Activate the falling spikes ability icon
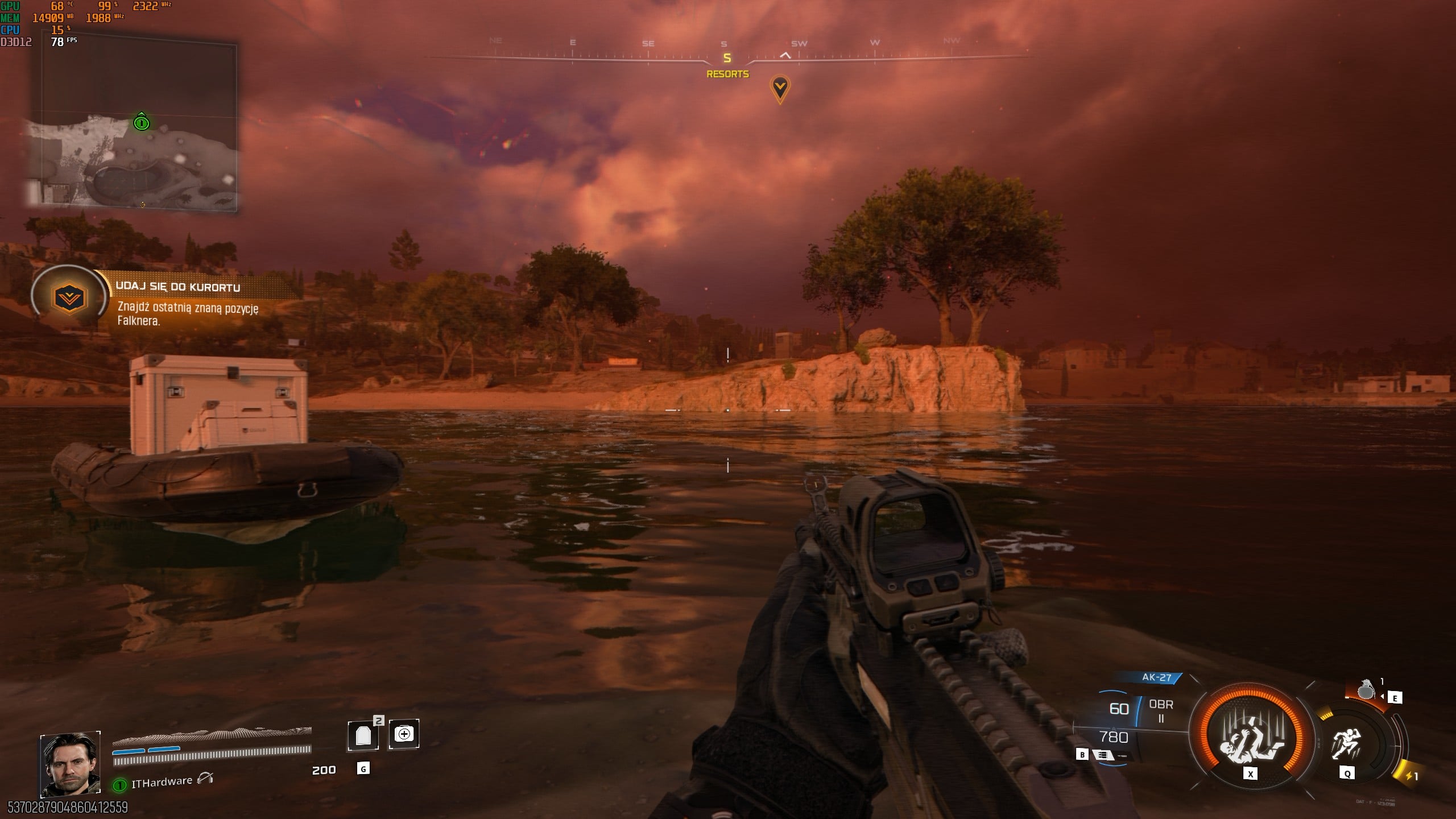 point(1250,738)
